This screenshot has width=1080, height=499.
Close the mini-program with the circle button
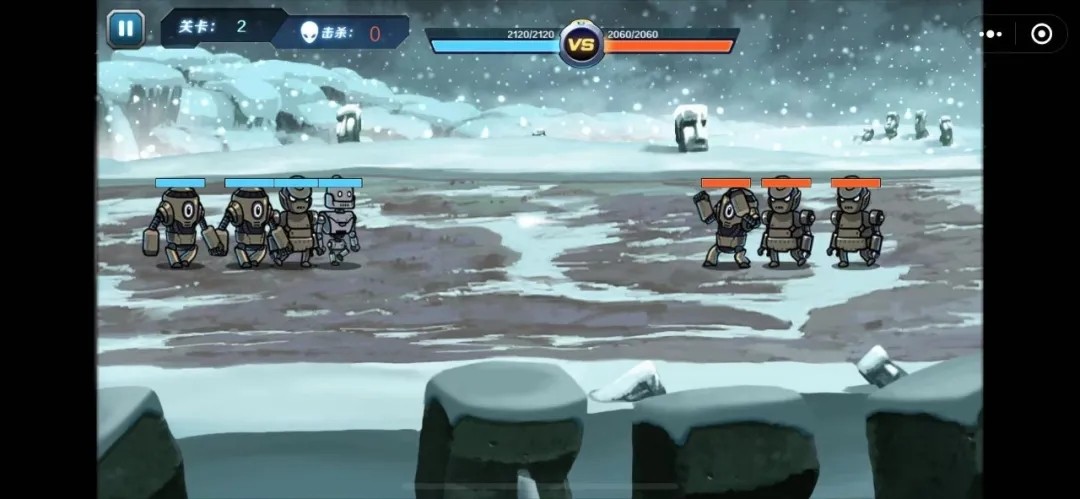[x=1041, y=34]
